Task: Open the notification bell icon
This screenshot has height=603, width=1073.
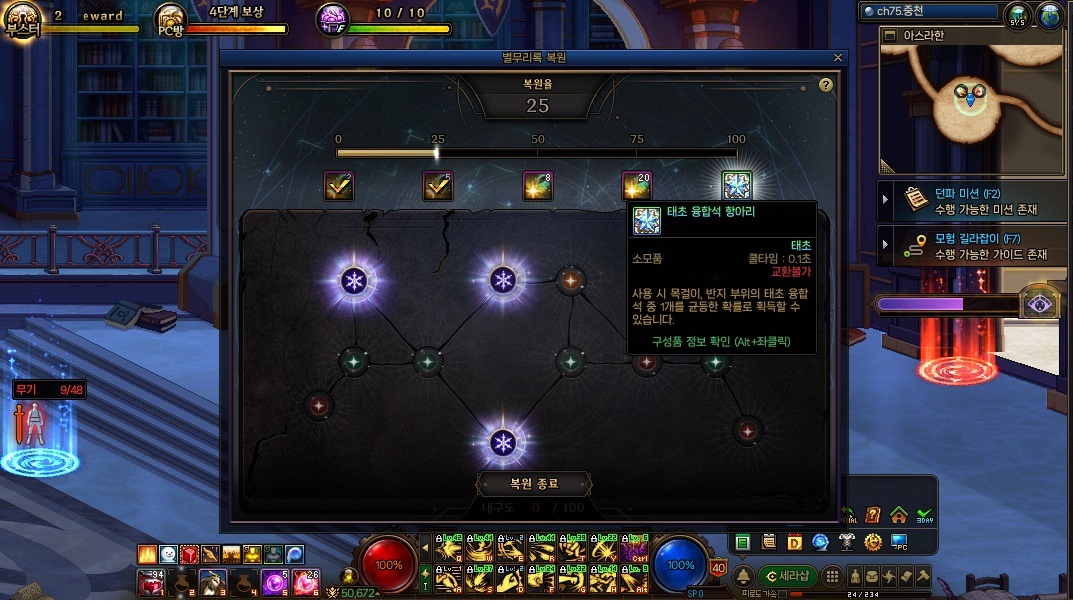Action: click(x=744, y=577)
